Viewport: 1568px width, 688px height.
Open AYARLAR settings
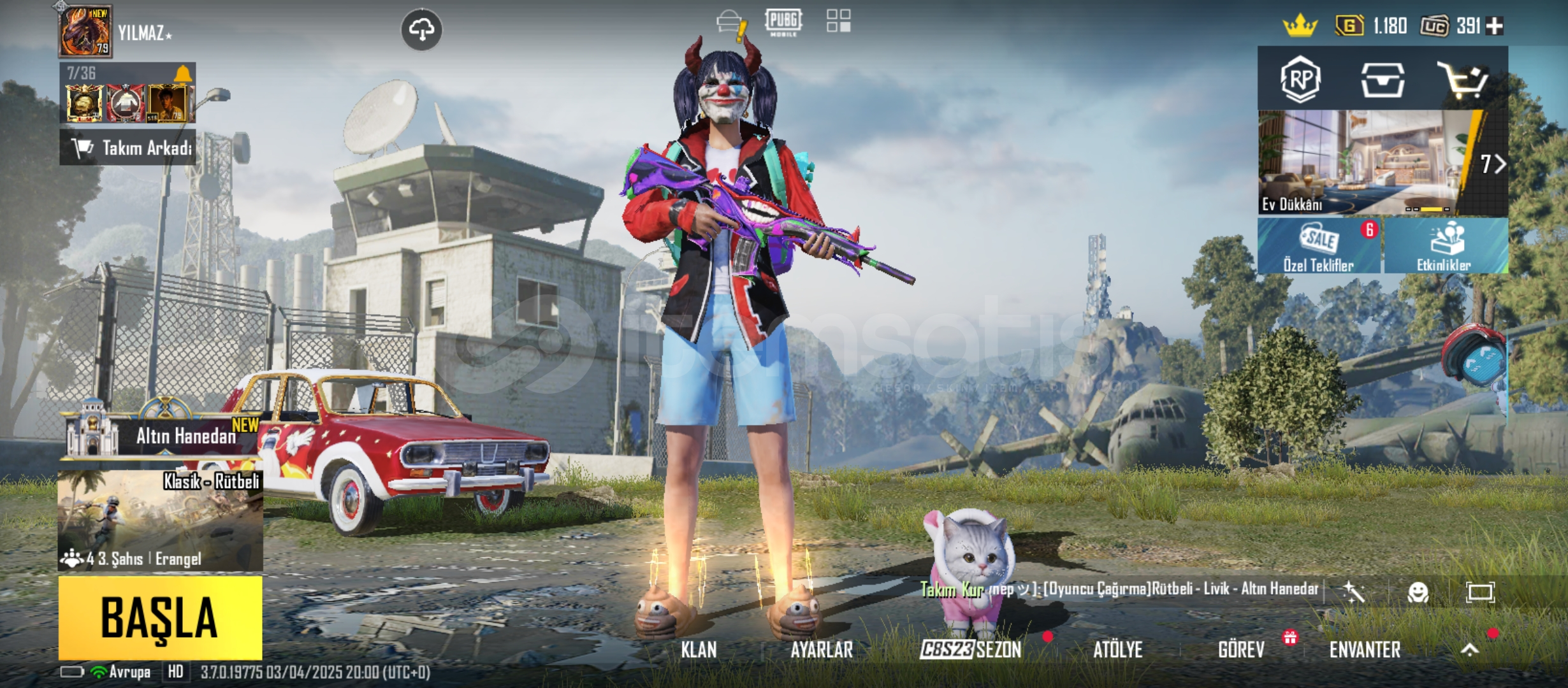[x=822, y=650]
